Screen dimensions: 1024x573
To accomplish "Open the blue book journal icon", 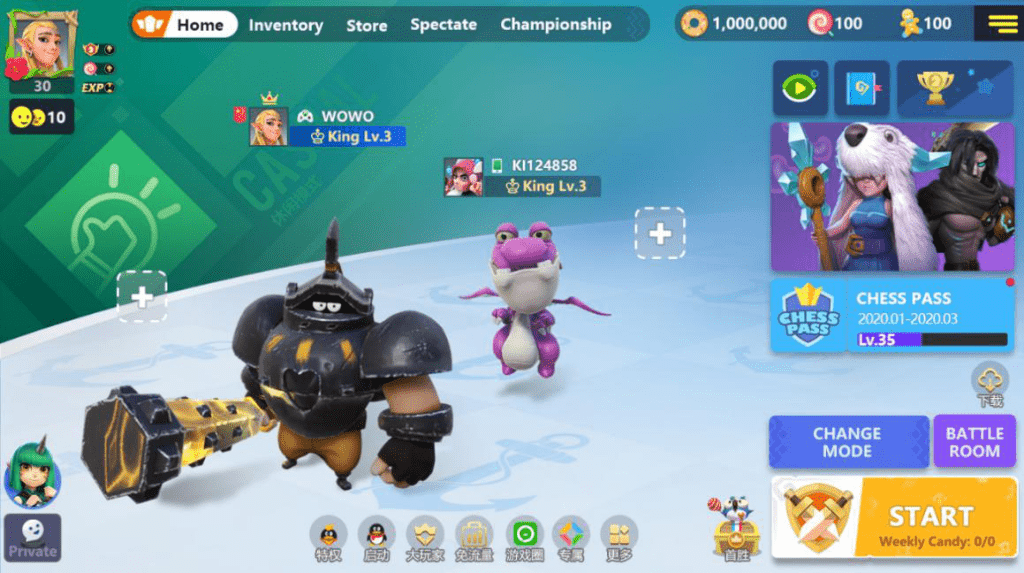I will point(861,88).
